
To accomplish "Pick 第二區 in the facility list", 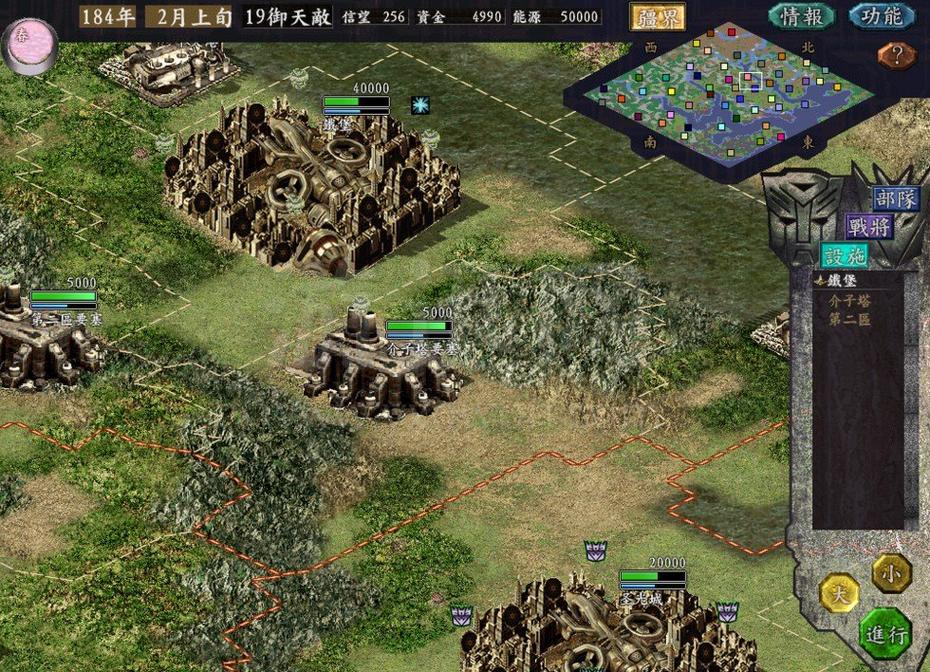I will coord(849,320).
